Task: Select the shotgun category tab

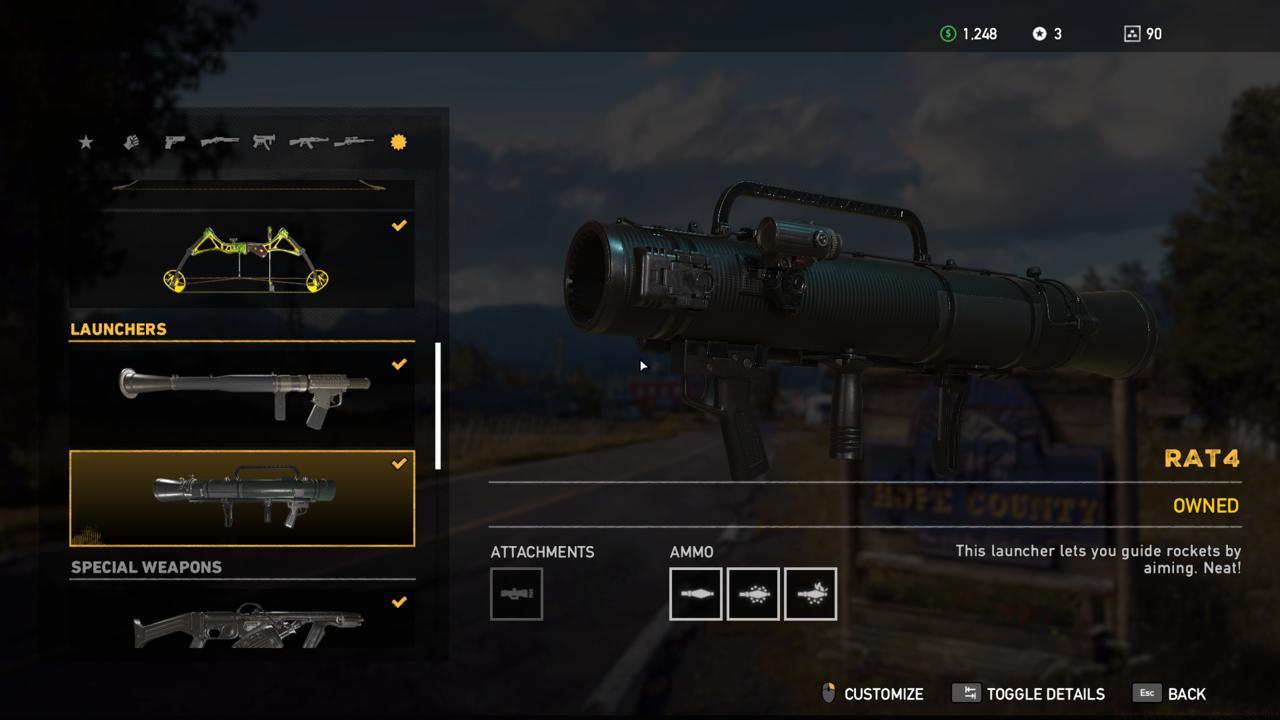Action: (x=219, y=142)
